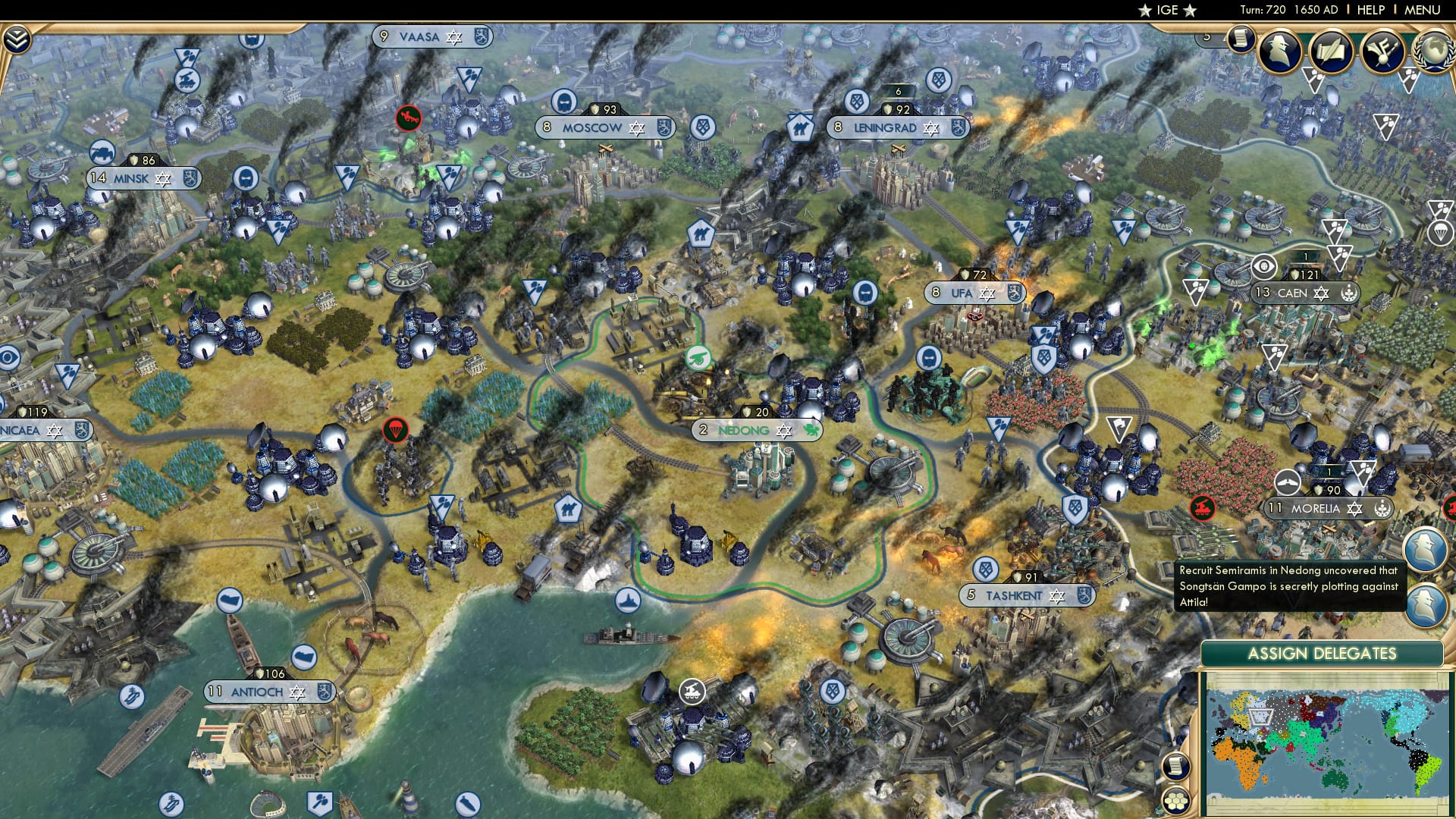The height and width of the screenshot is (819, 1456).
Task: Click the red paratrooper alert marker near Nedong
Action: tap(397, 428)
